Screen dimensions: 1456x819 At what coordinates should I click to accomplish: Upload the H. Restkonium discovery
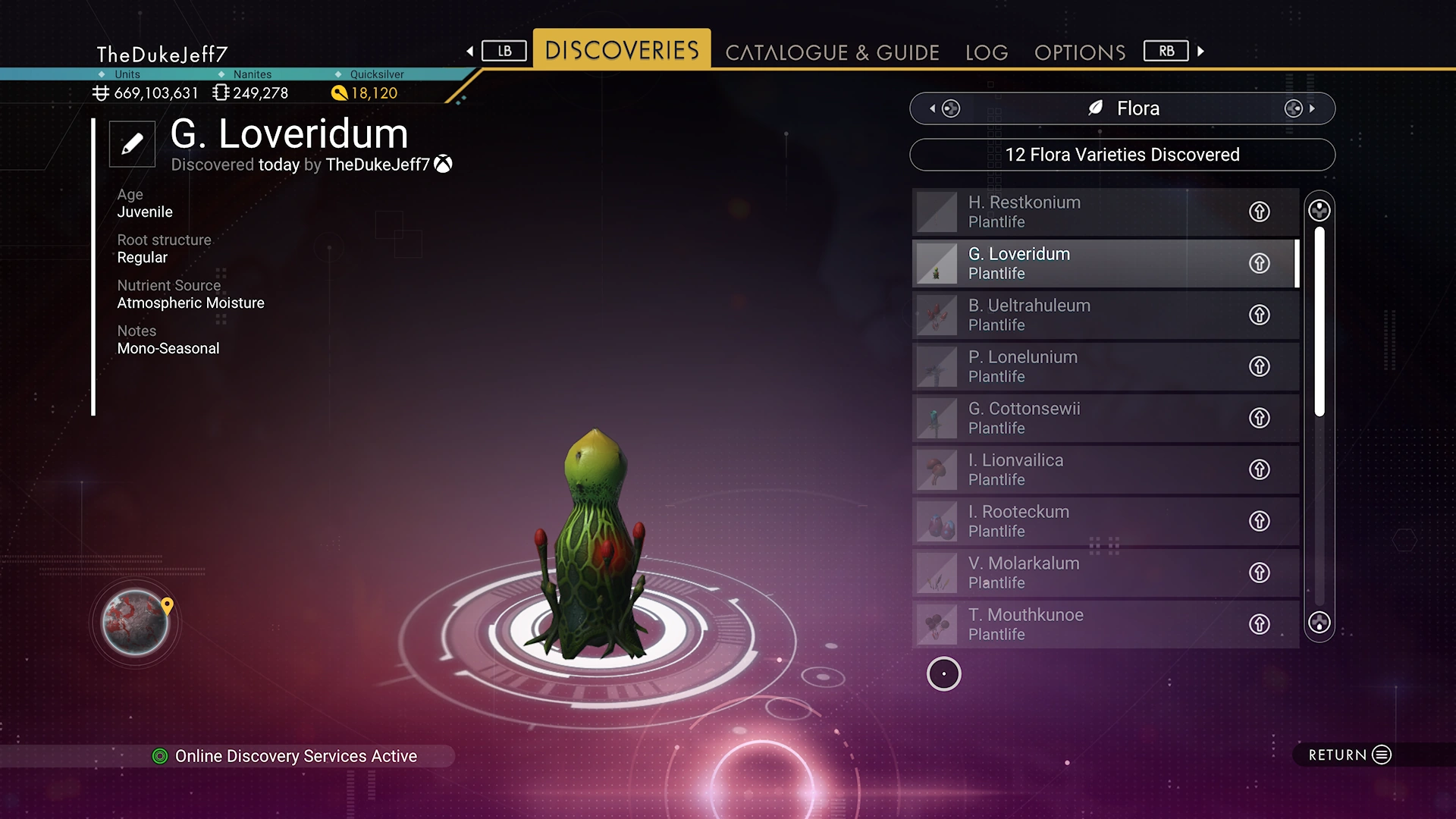tap(1259, 212)
